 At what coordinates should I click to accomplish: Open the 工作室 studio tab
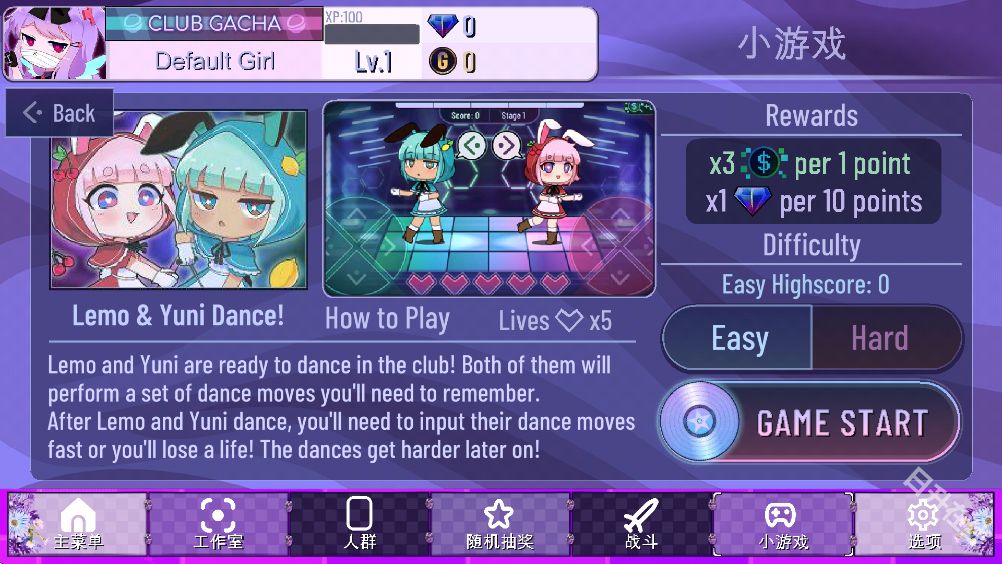click(218, 524)
